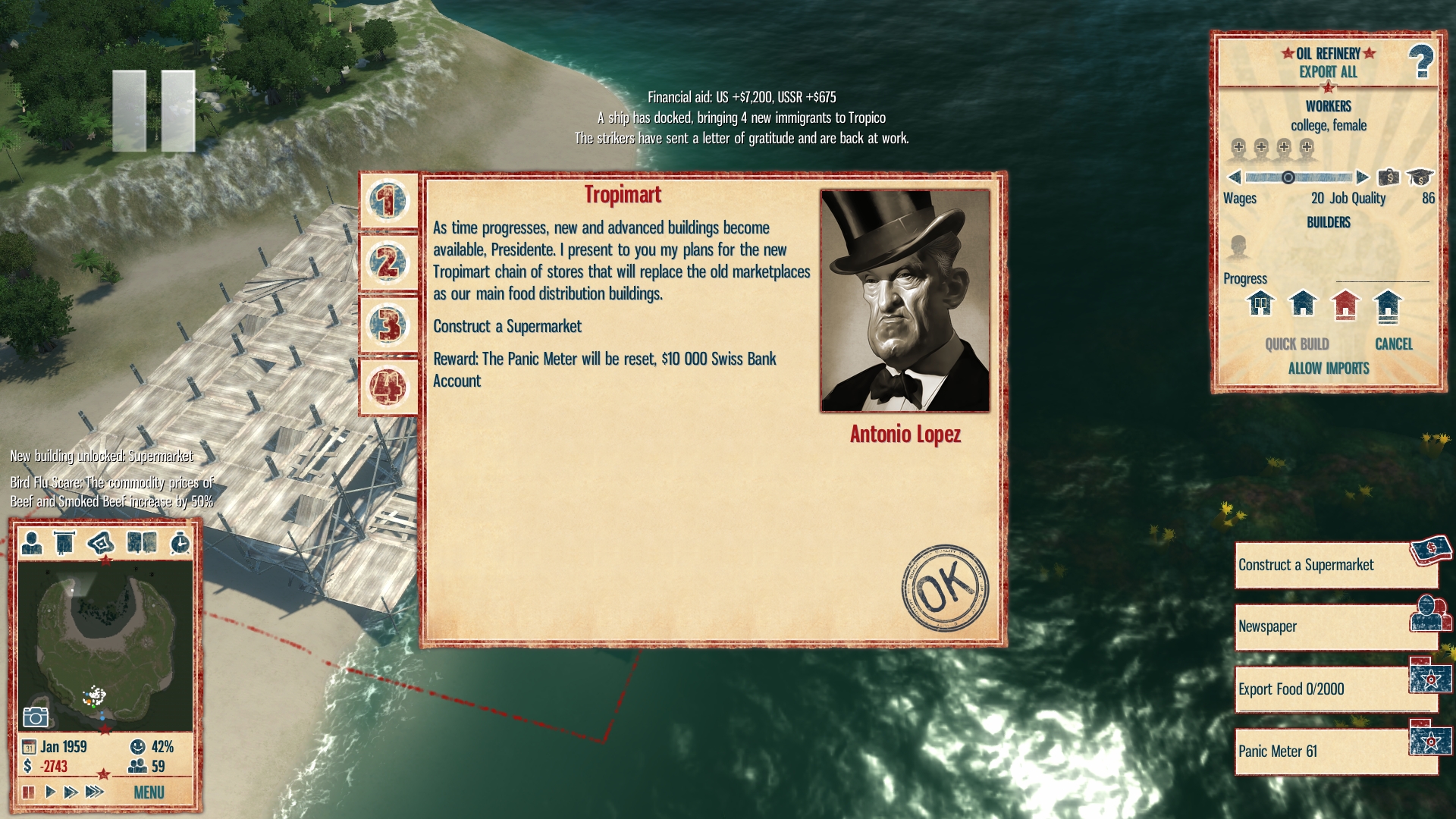Select numbered tab 1 beside the dialog

388,201
